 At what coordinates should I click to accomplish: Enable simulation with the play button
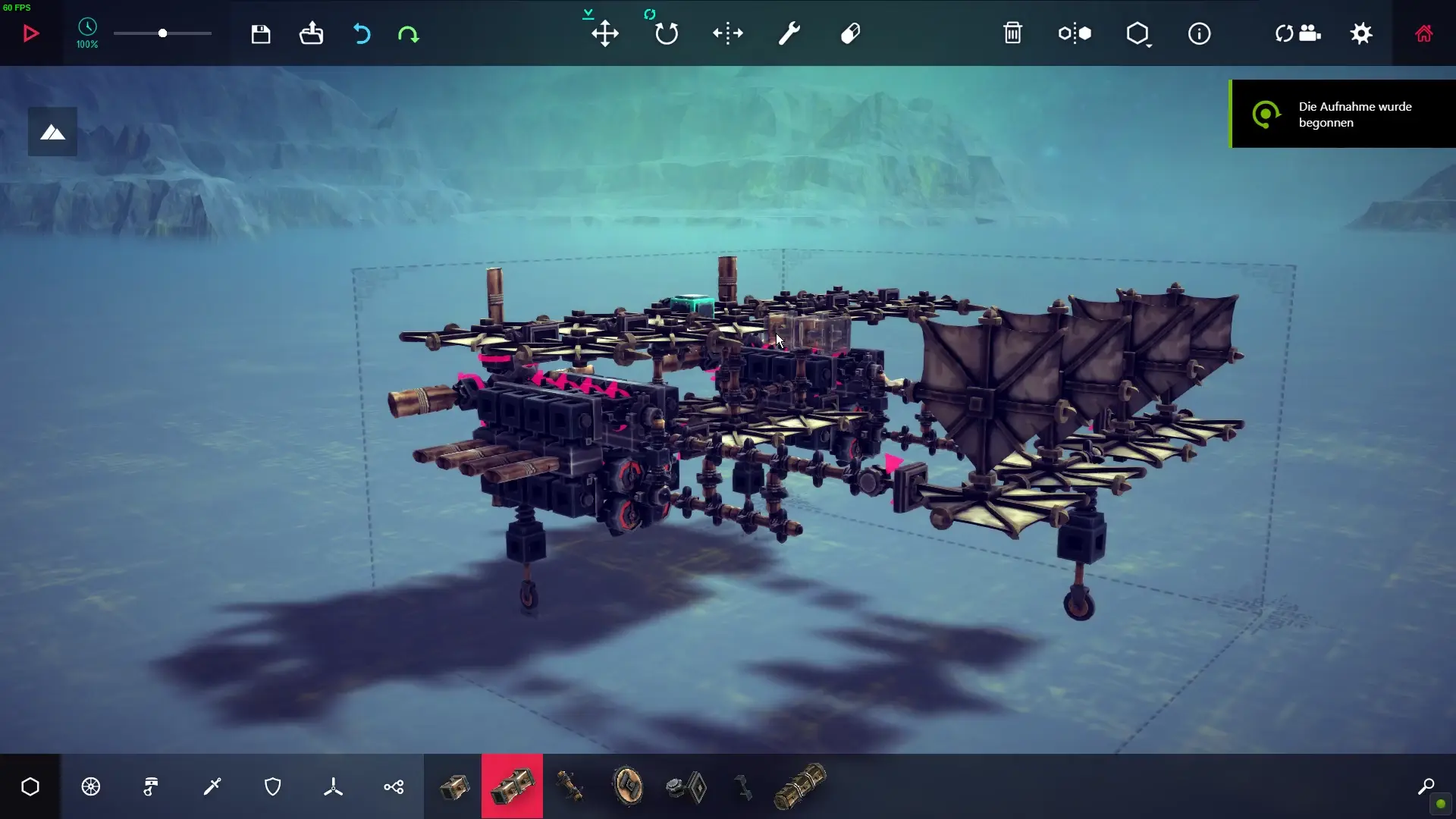click(30, 33)
